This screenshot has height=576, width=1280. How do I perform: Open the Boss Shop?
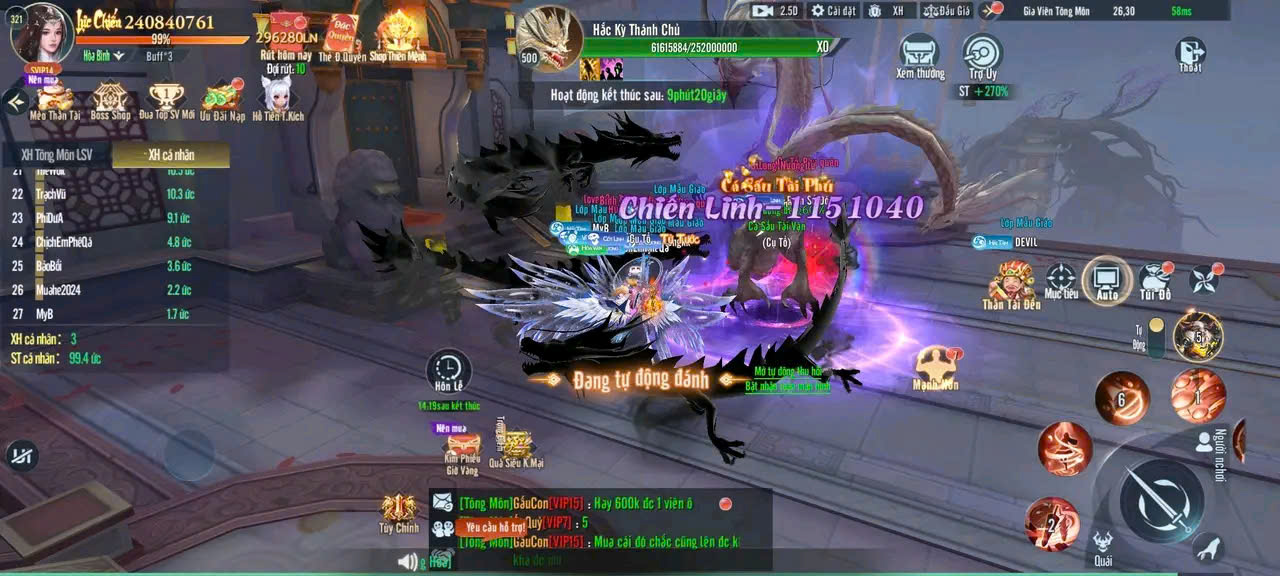click(110, 101)
